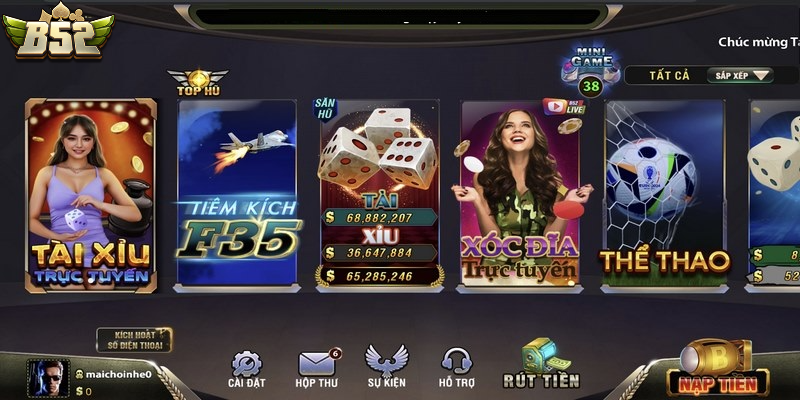Image resolution: width=800 pixels, height=400 pixels.
Task: Open Xóc Đĩa Trực Tuyến live game
Action: click(519, 195)
